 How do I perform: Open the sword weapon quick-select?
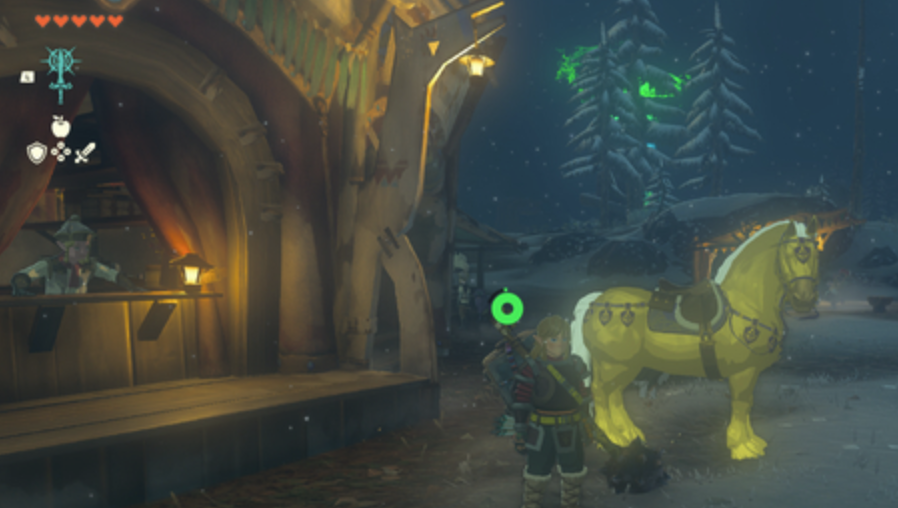(86, 153)
